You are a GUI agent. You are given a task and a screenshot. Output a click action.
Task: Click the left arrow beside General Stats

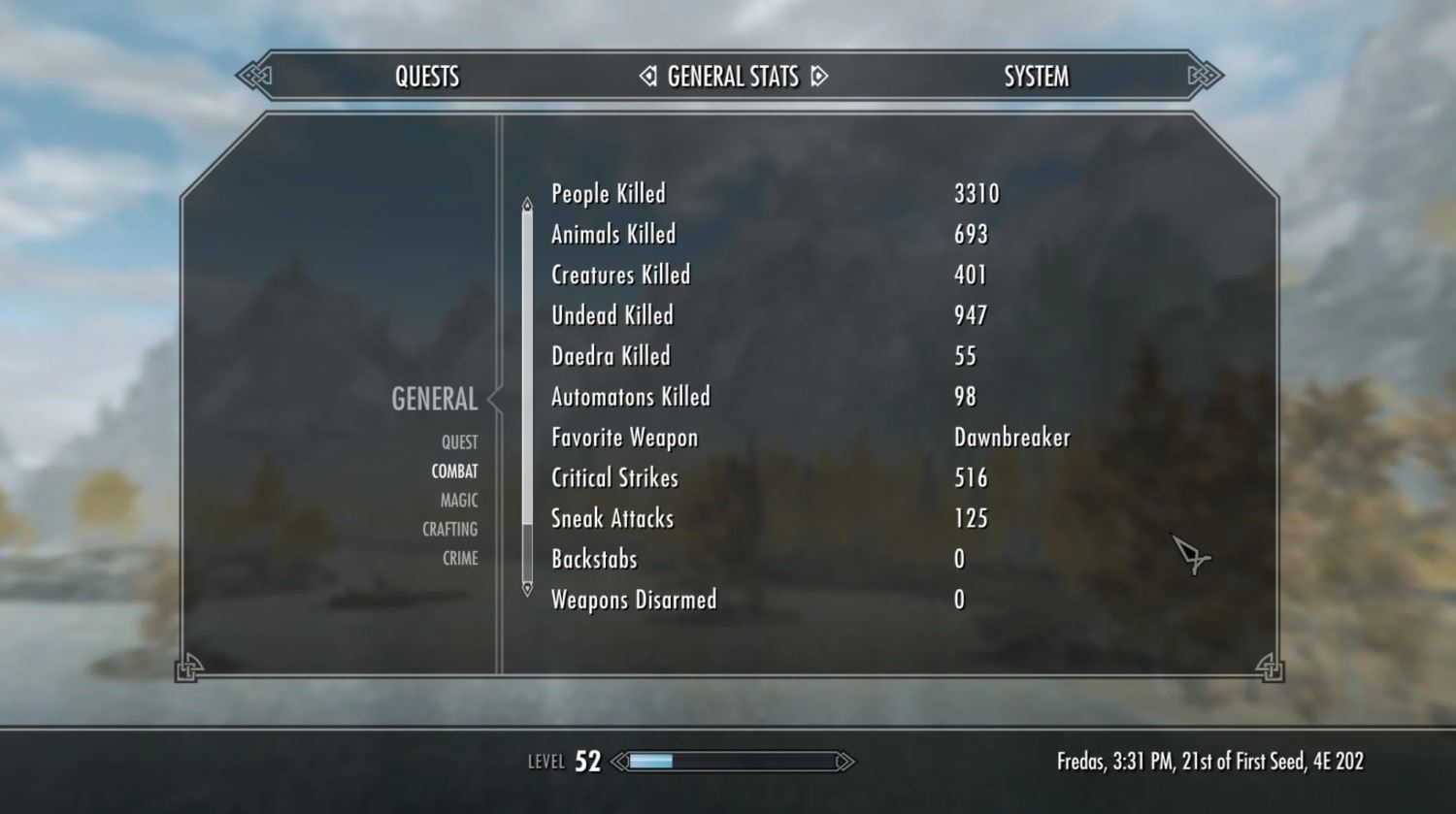(x=648, y=76)
